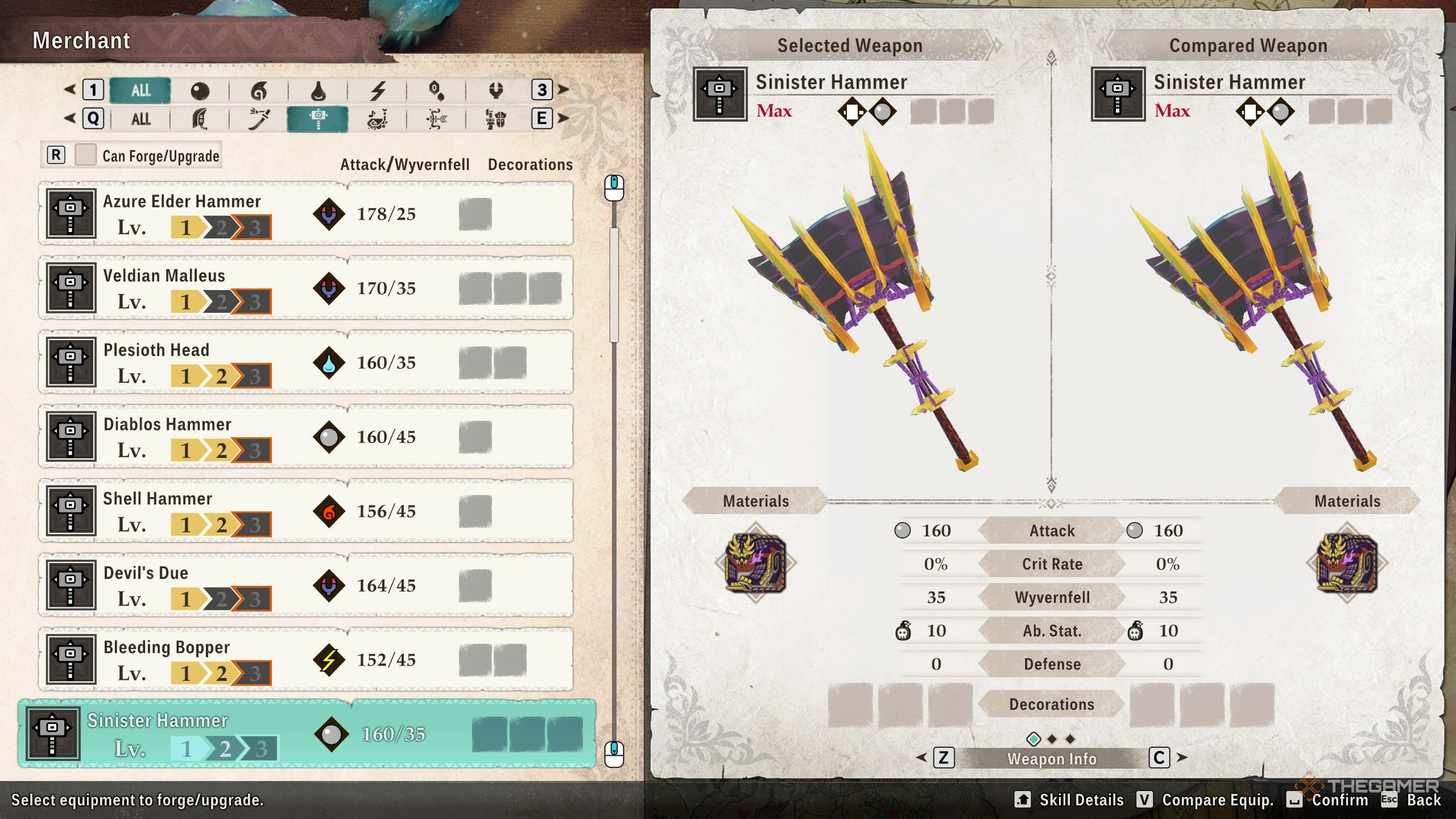Switch to the ALL elements filter tab
Viewport: 1456px width, 819px height.
click(140, 90)
